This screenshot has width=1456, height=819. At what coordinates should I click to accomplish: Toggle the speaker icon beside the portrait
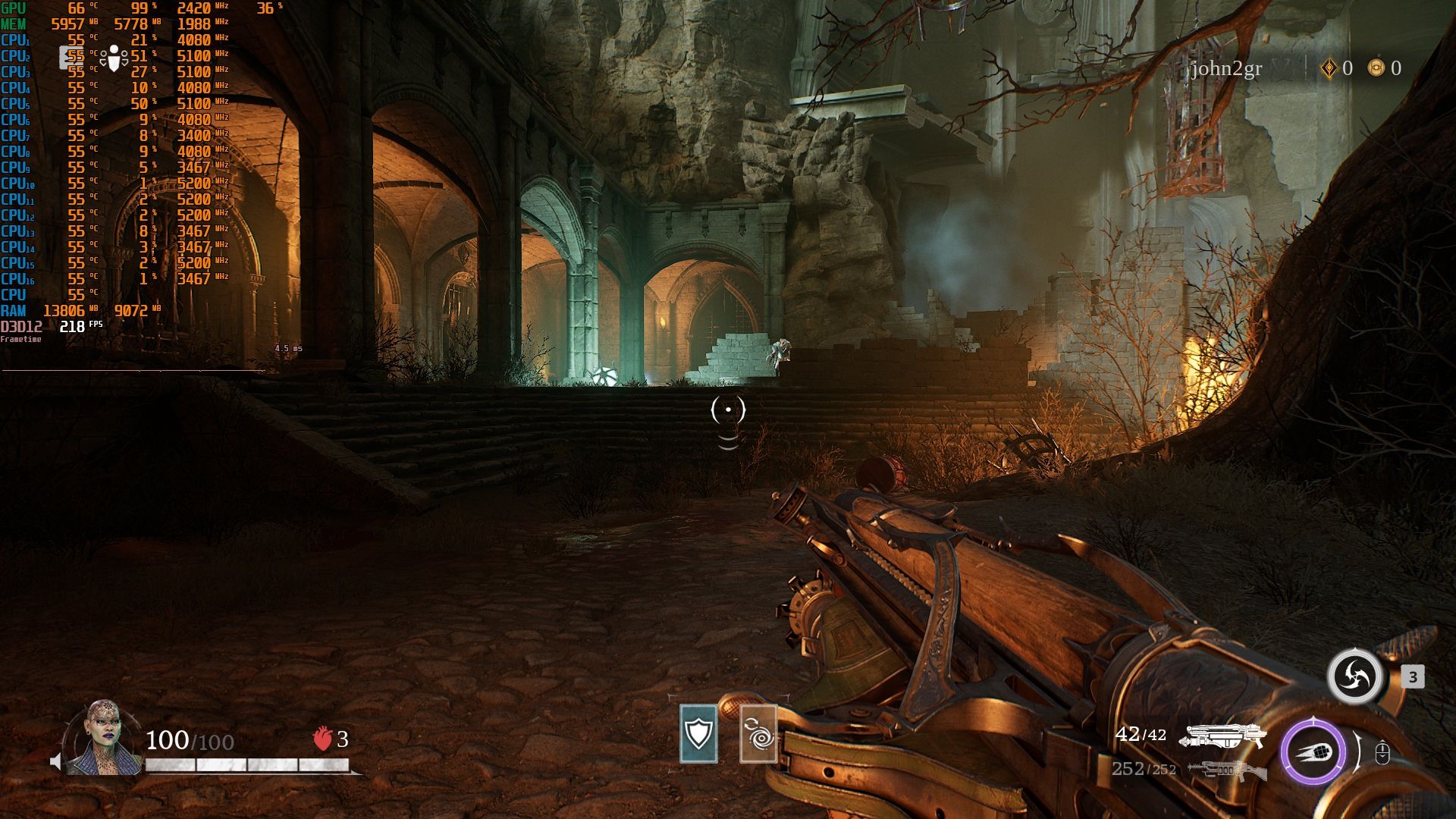55,761
